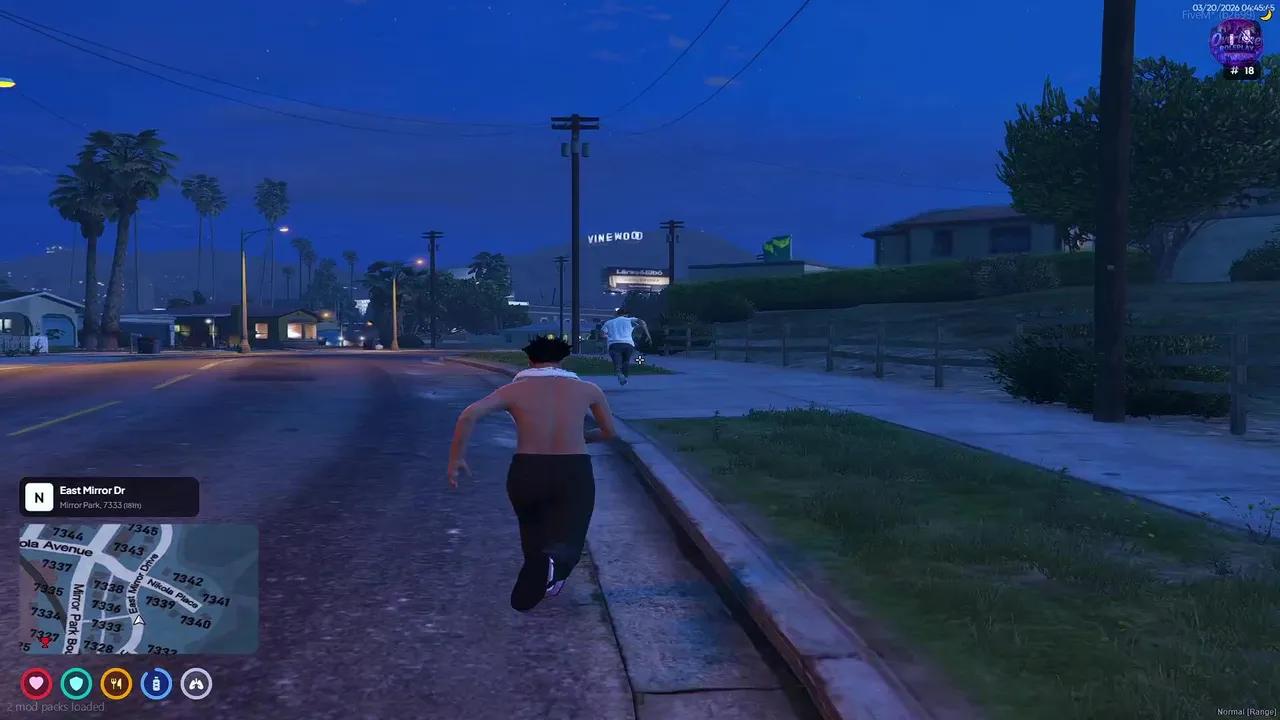This screenshot has width=1280, height=720.
Task: Select the heart-shaped health icon
Action: (x=36, y=684)
